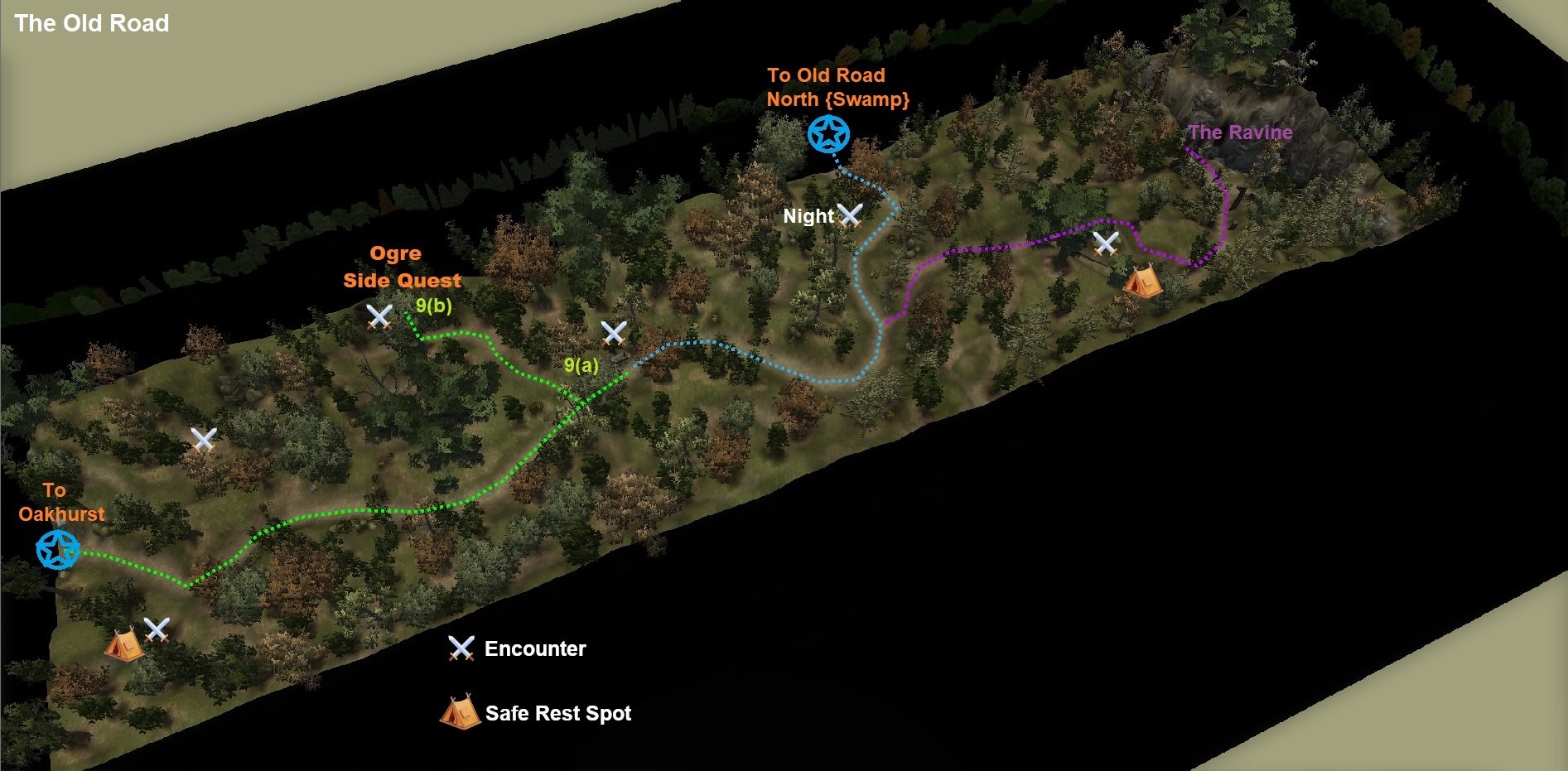
Task: Choose the Ogre Side Quest encounter marker
Action: tap(379, 316)
